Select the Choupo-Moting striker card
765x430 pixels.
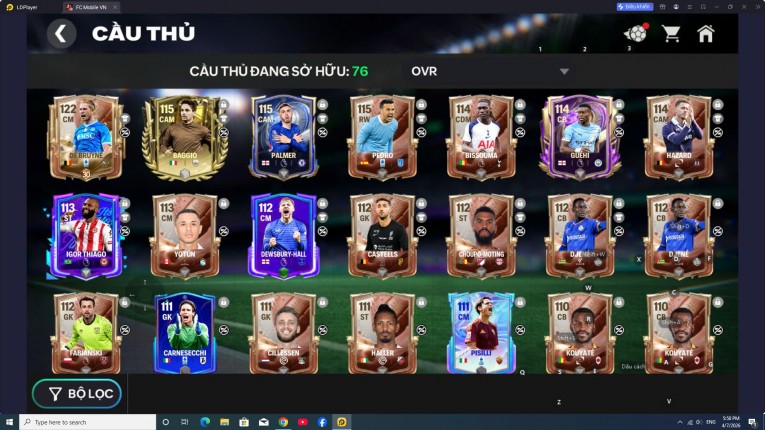pos(481,236)
